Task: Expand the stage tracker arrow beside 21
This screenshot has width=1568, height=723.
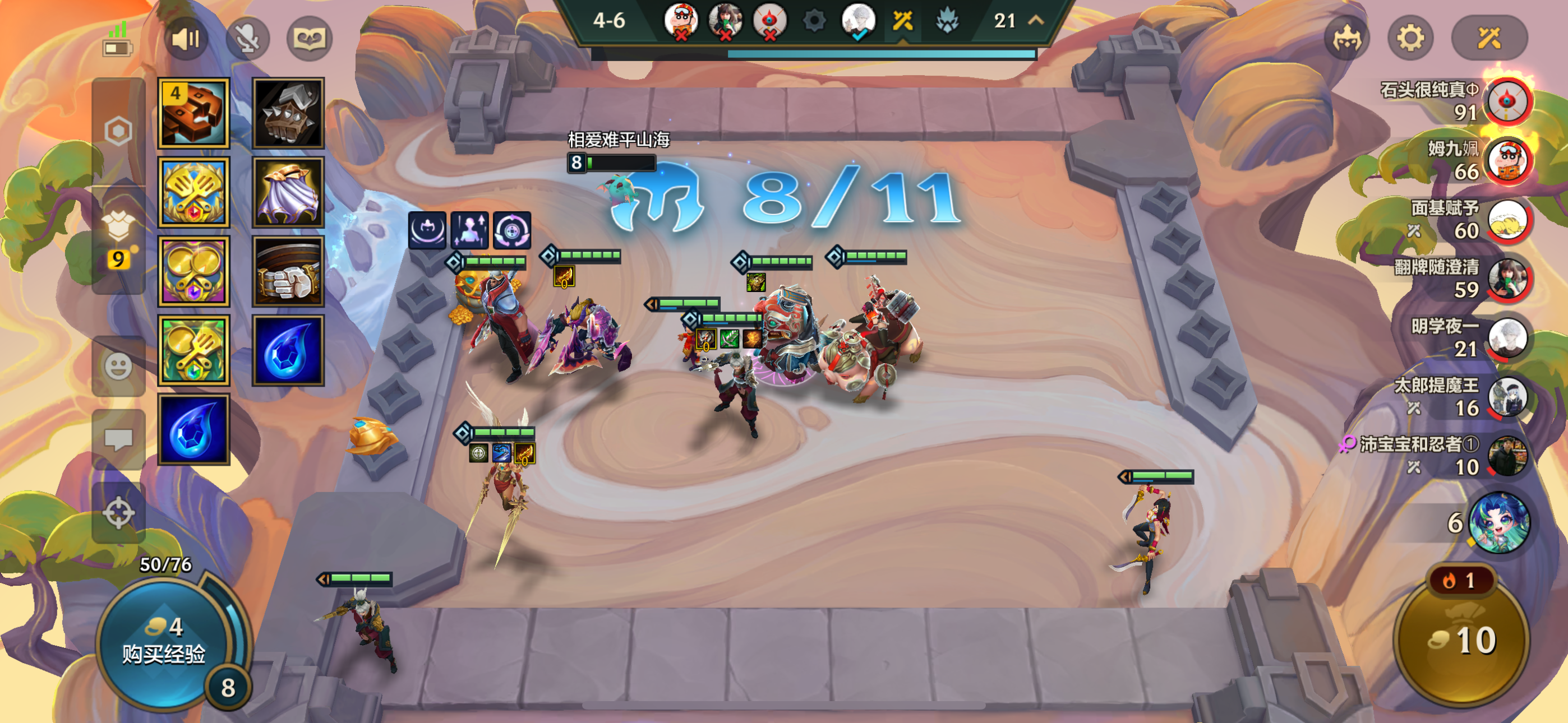Action: (1036, 21)
